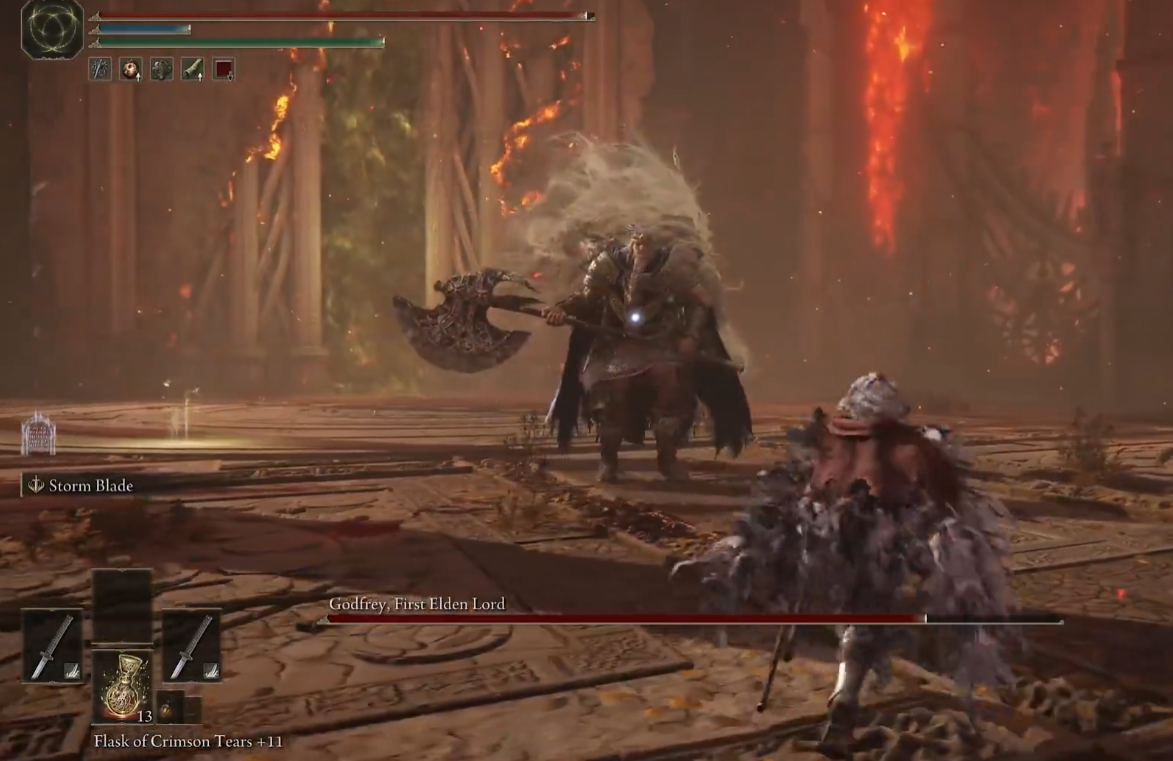Click the Great Rune emblem icon
1173x761 pixels.
point(52,29)
